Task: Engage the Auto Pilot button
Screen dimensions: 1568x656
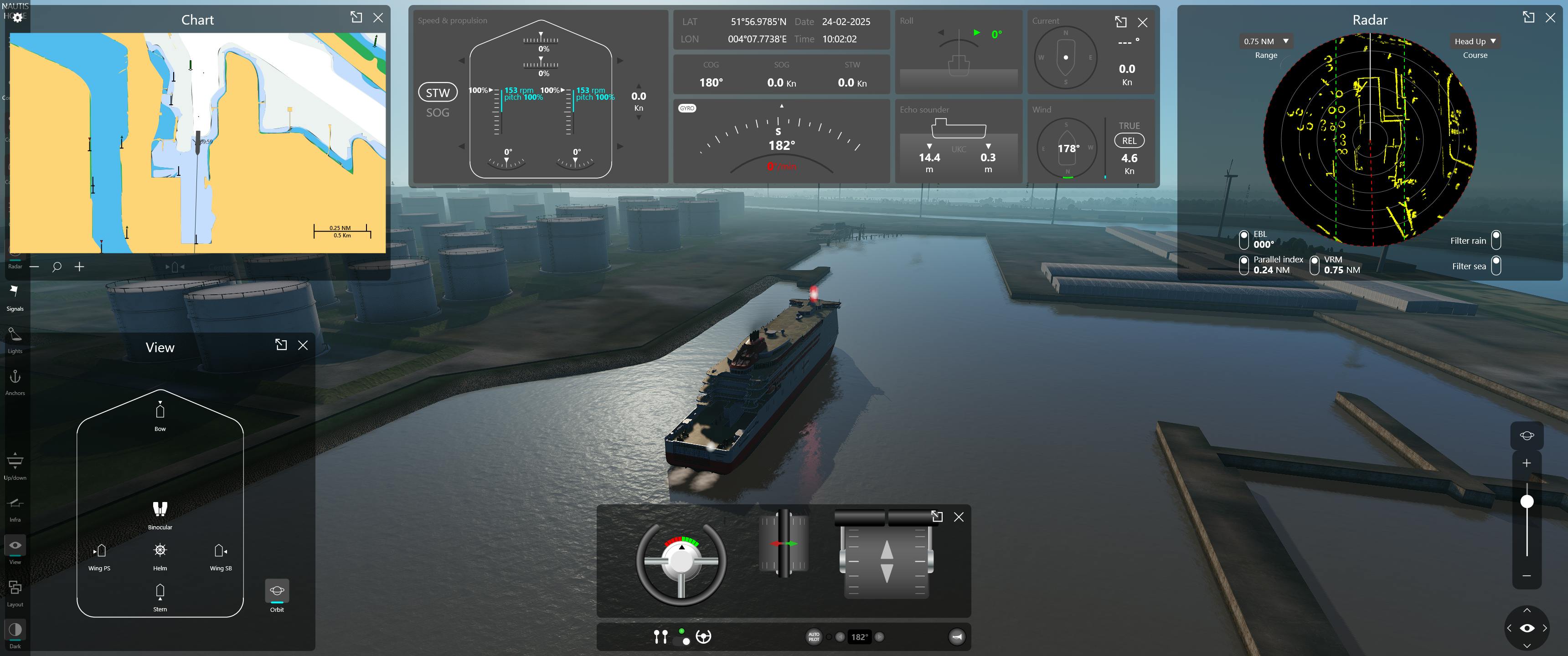Action: click(x=813, y=636)
